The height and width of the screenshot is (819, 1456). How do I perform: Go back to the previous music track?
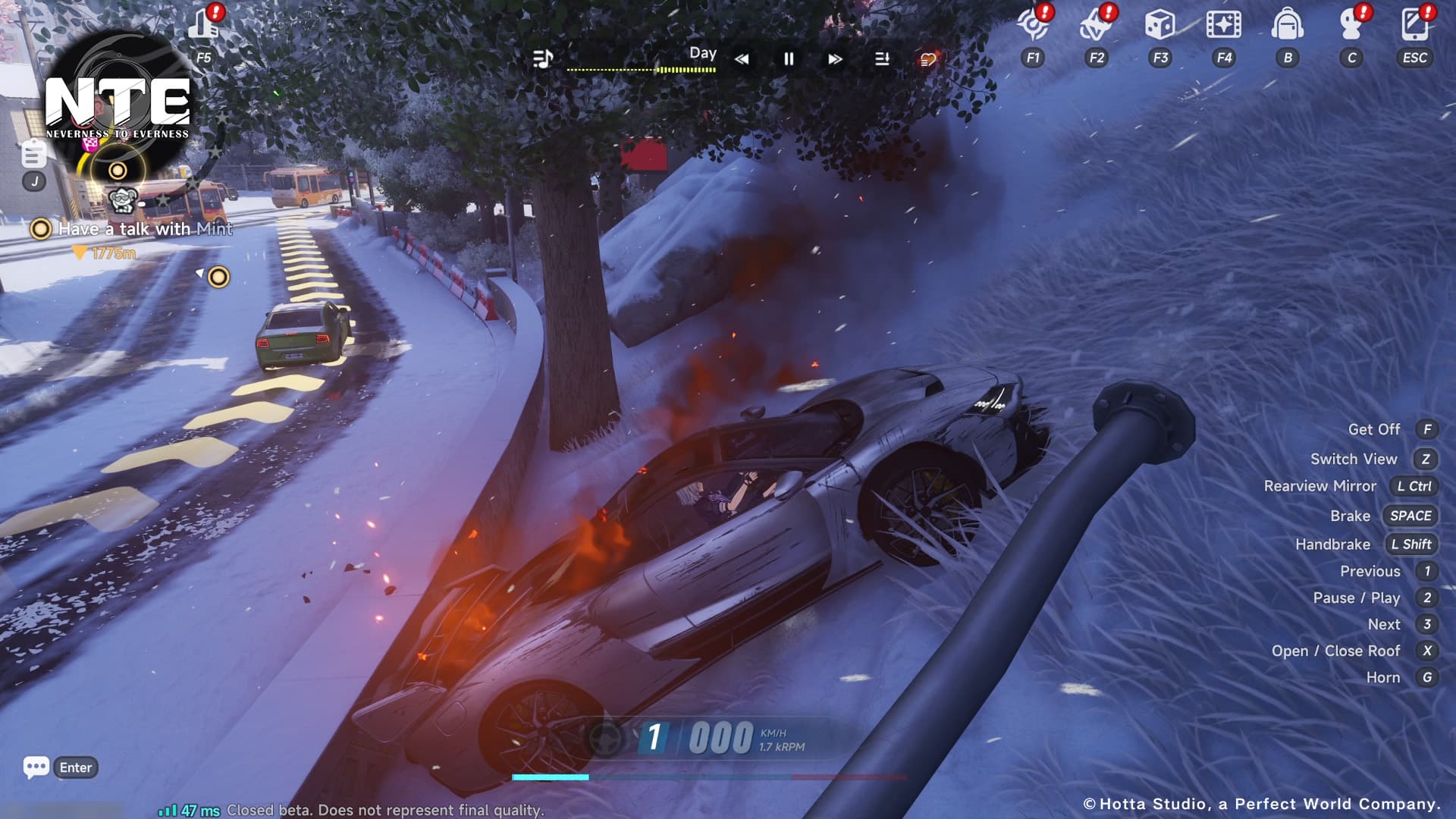(742, 59)
